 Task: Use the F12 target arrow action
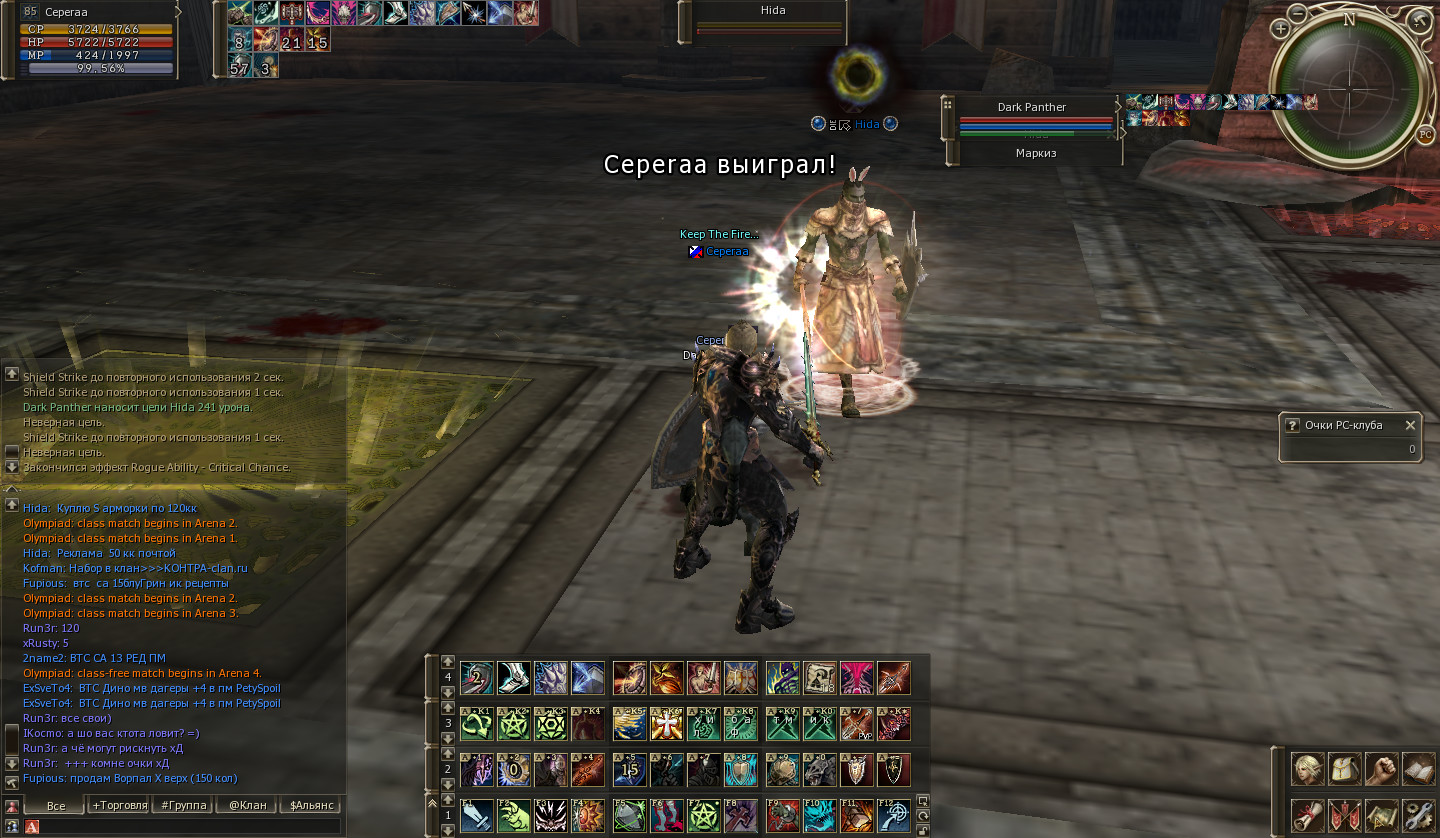[x=893, y=815]
